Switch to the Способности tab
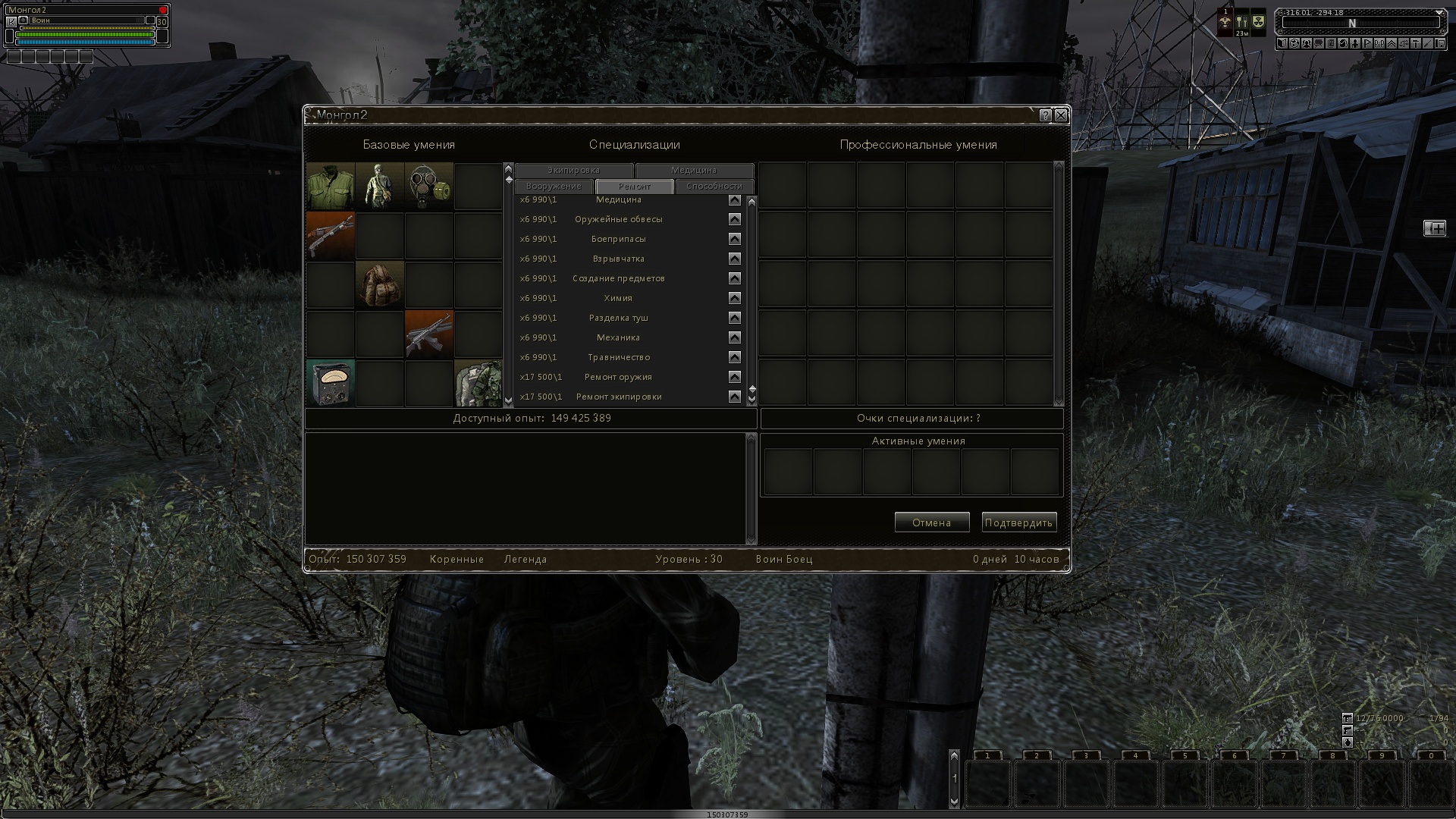 [x=714, y=187]
